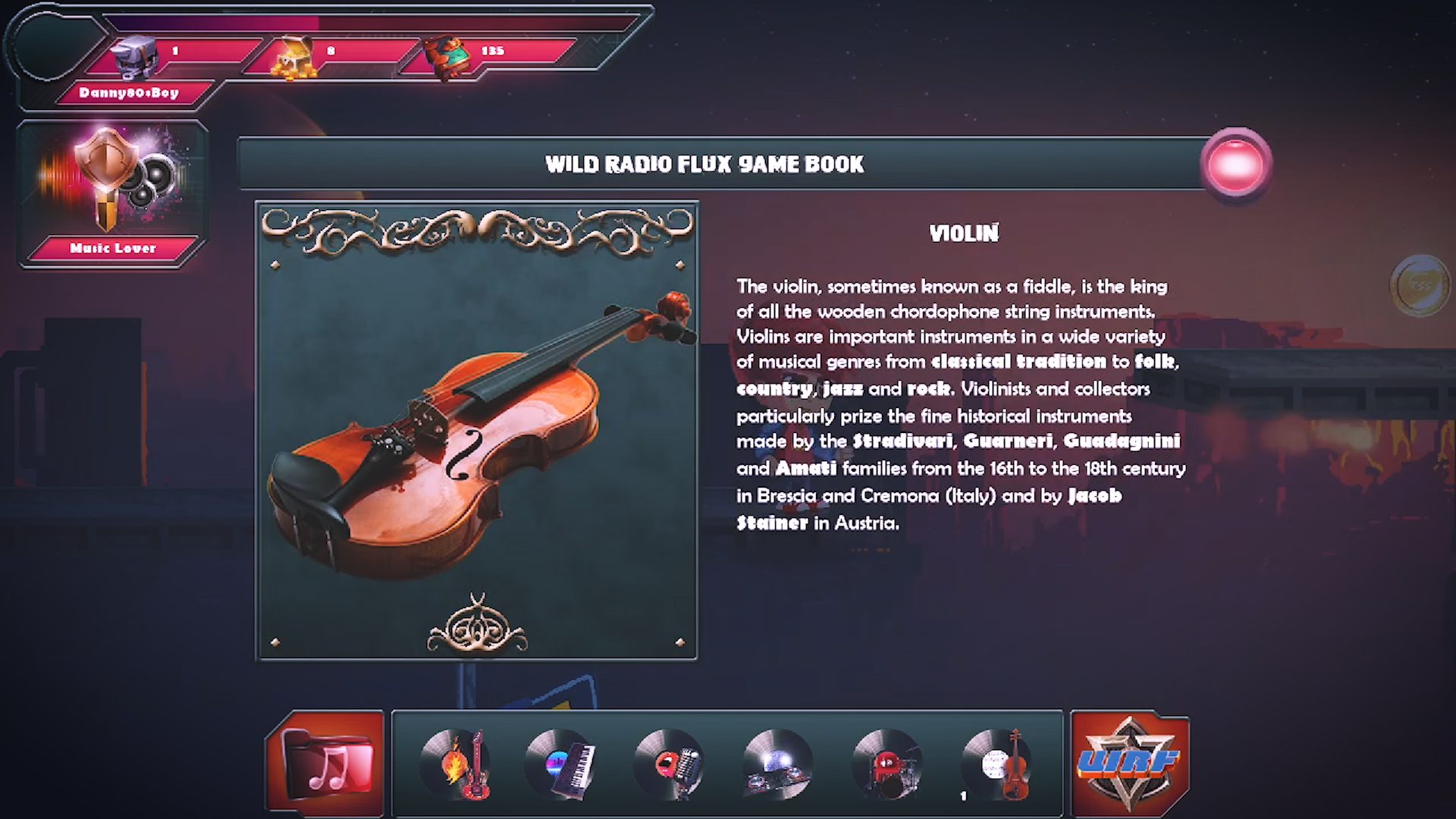Image resolution: width=1456 pixels, height=819 pixels.
Task: Click the violin illustration panel
Action: (477, 431)
